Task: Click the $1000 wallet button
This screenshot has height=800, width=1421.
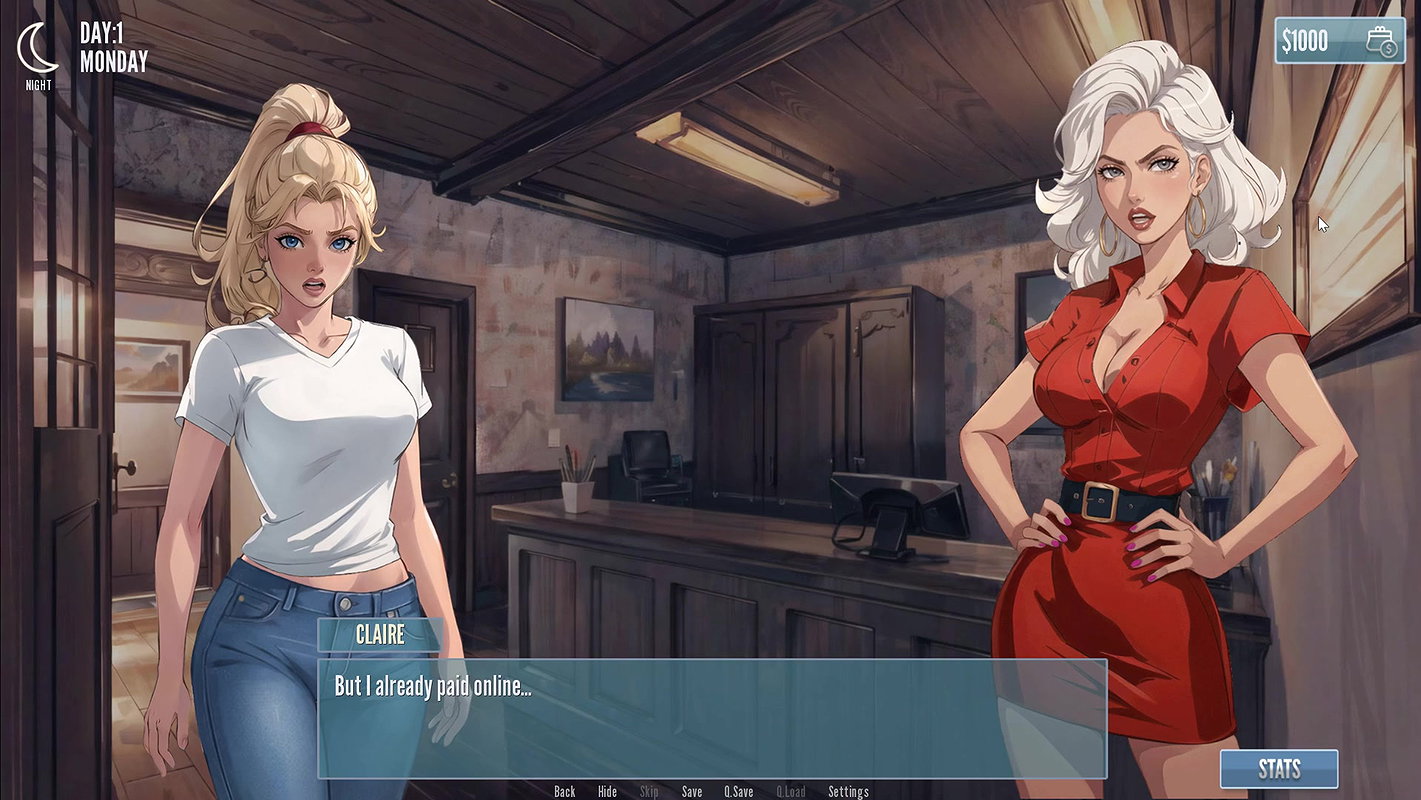Action: pos(1339,41)
